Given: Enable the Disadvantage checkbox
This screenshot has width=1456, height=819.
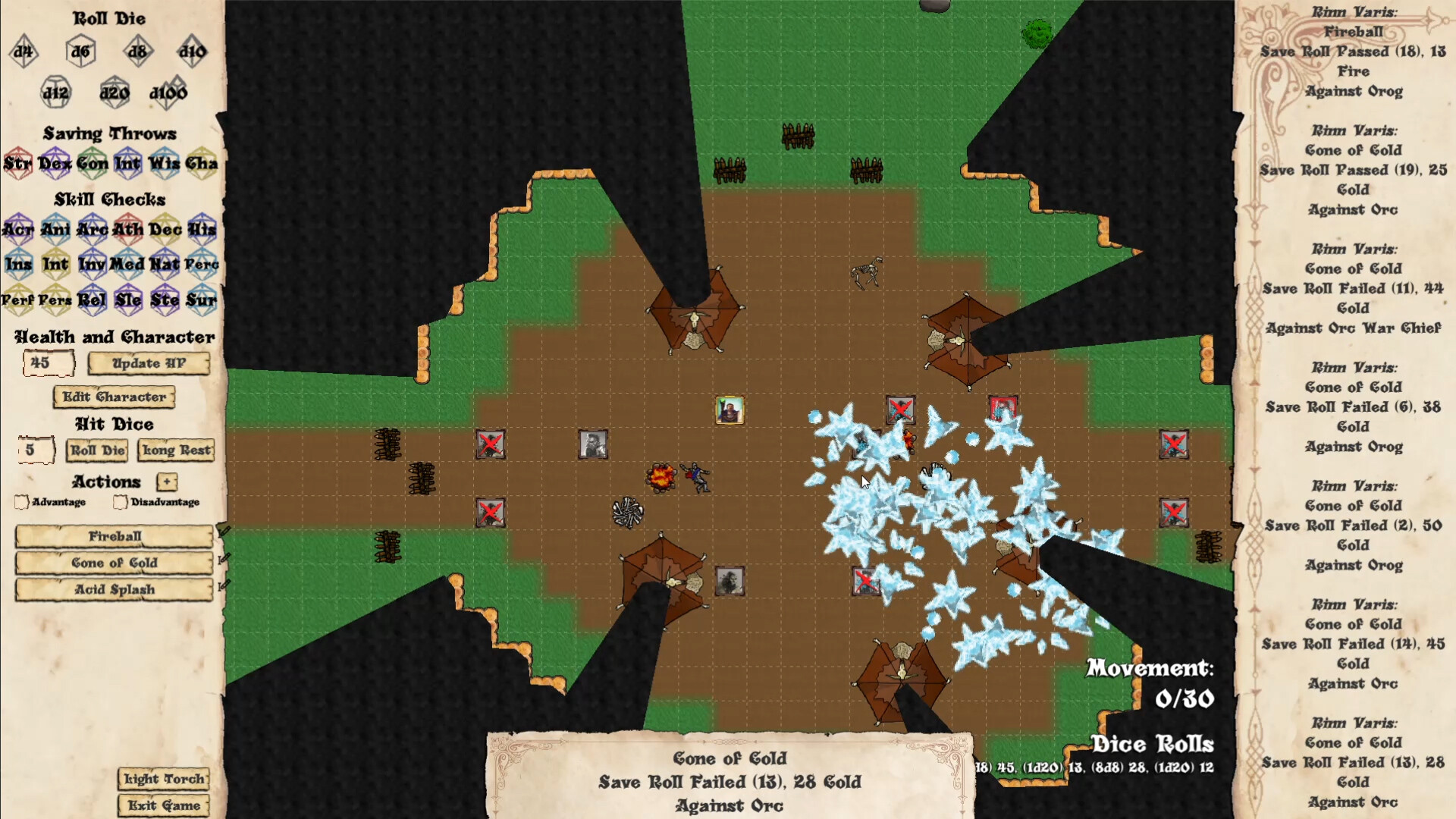Looking at the screenshot, I should pyautogui.click(x=120, y=501).
